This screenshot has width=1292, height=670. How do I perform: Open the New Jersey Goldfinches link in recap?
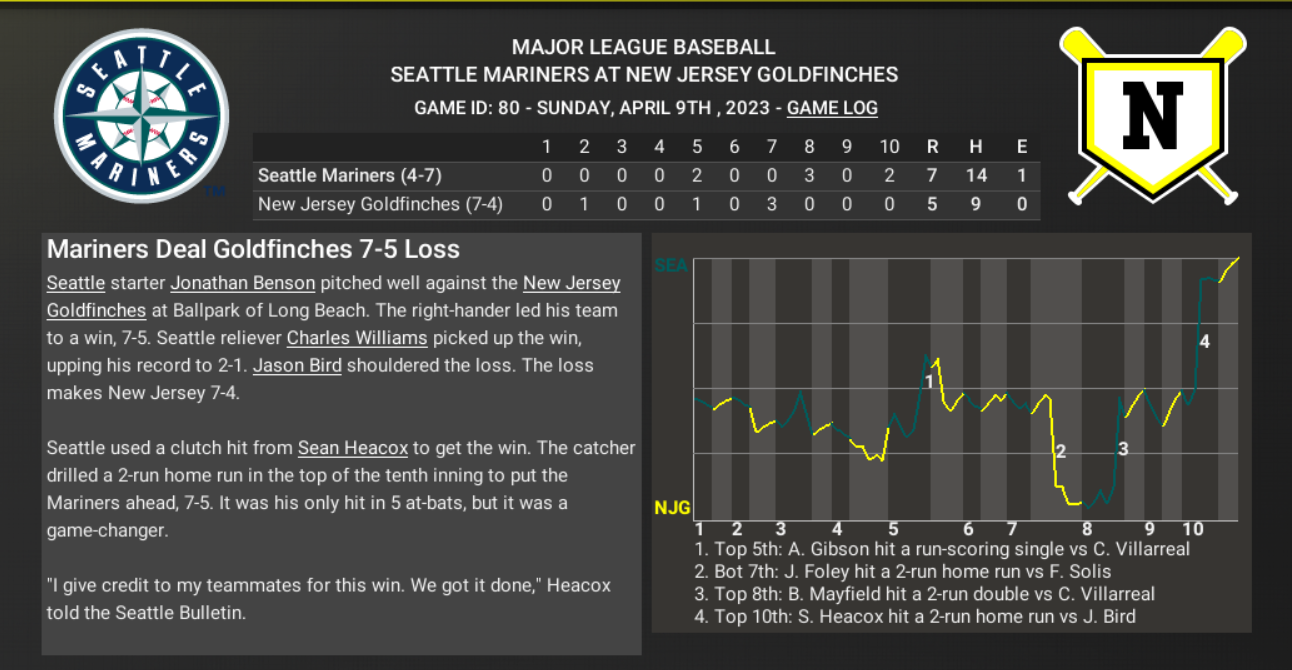pyautogui.click(x=571, y=283)
